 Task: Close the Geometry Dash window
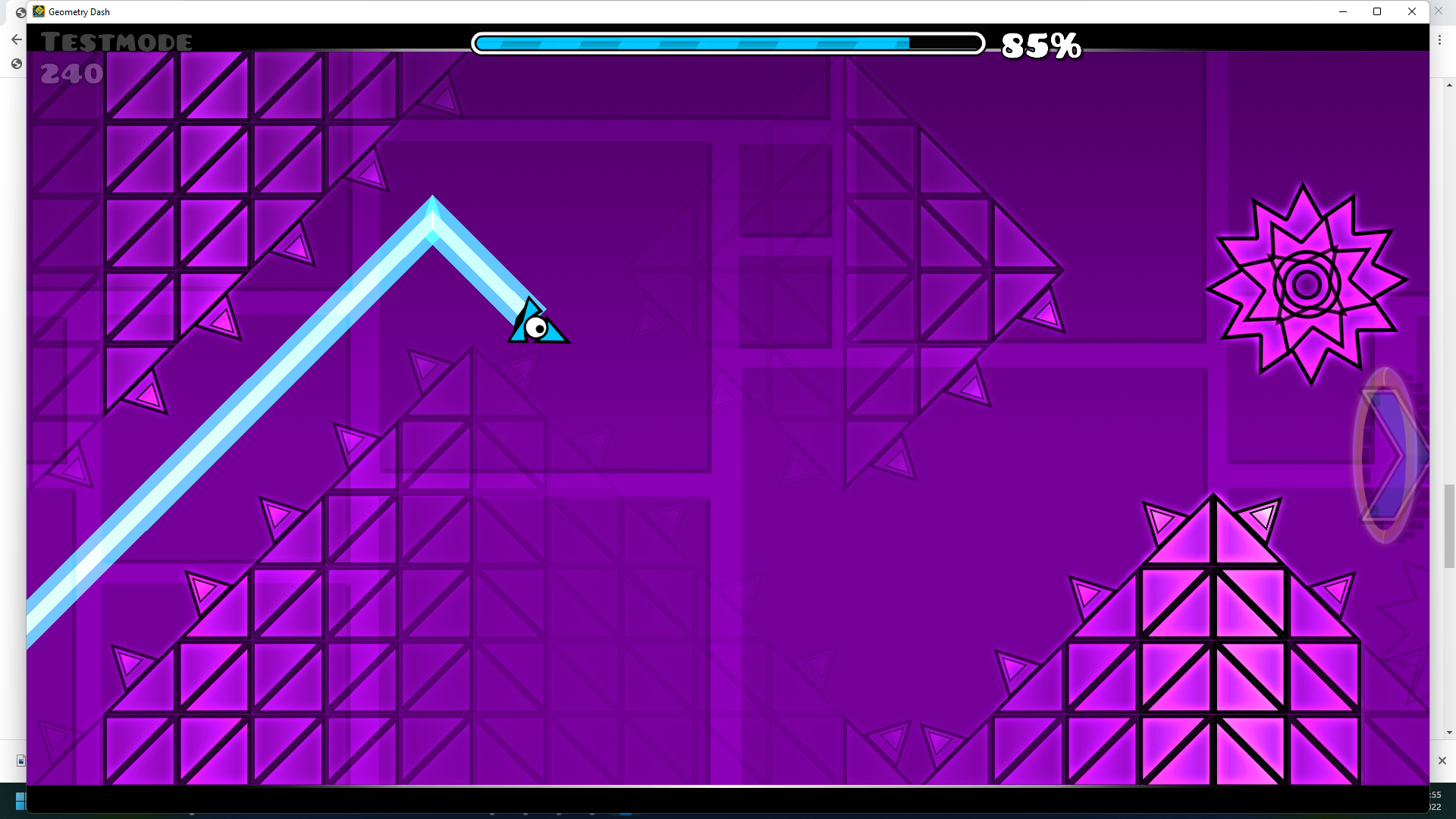[1411, 11]
